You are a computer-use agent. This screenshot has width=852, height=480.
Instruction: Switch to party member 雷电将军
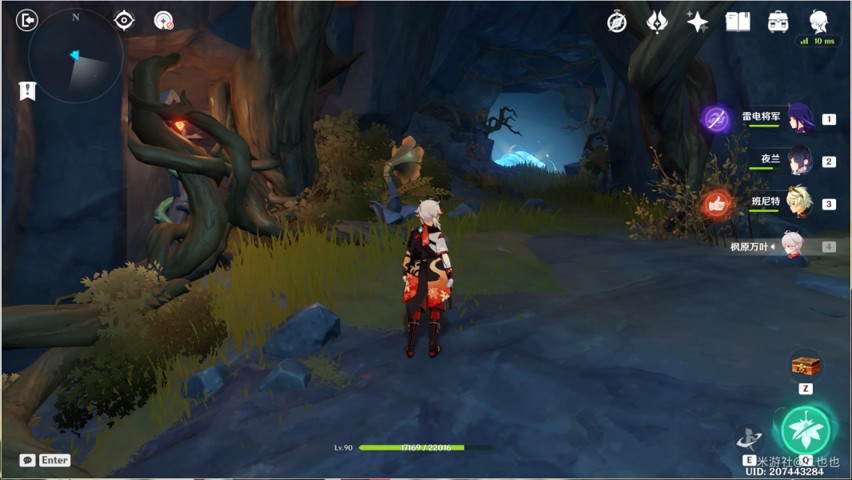point(799,119)
